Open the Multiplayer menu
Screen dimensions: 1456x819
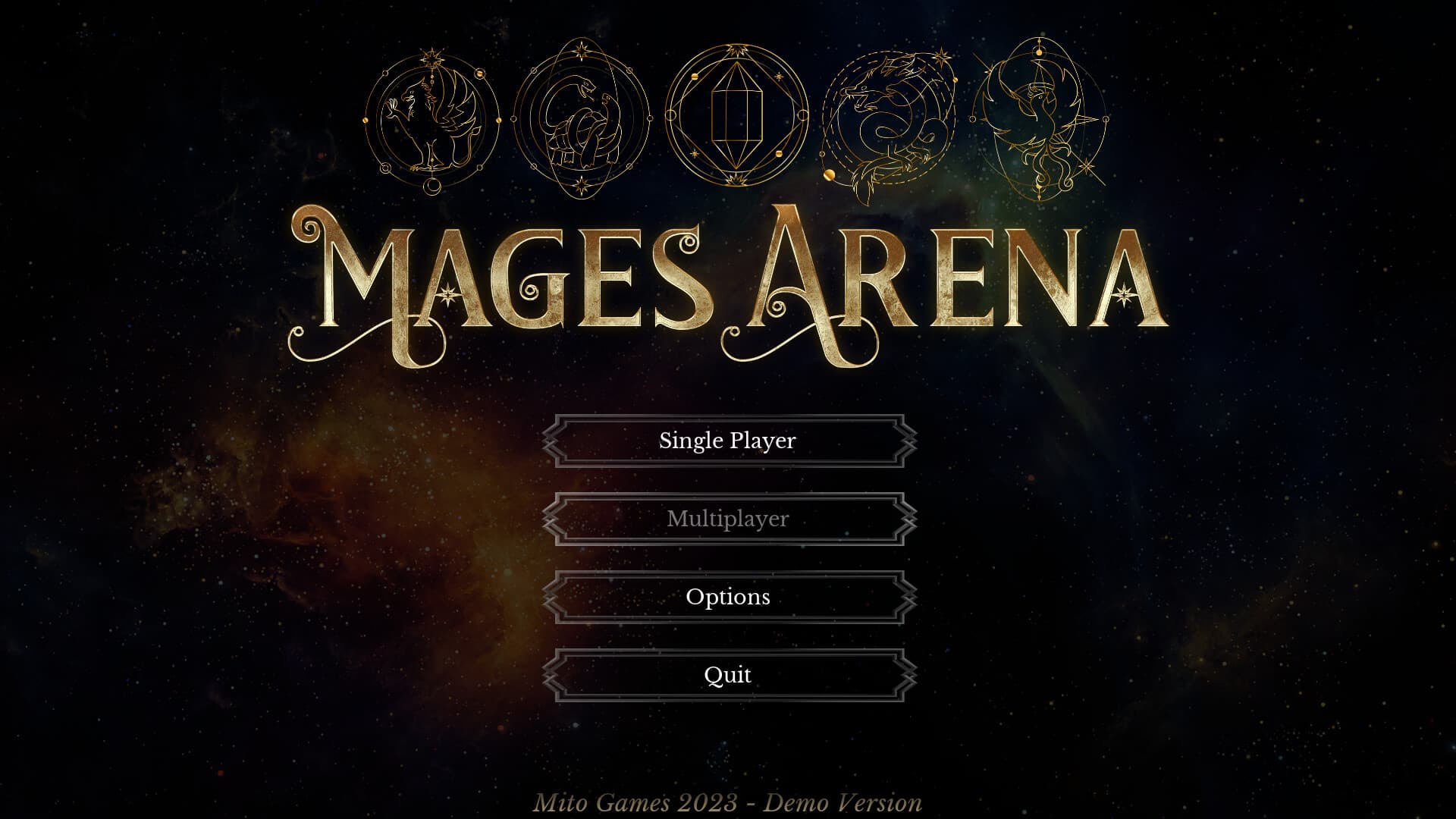(728, 519)
